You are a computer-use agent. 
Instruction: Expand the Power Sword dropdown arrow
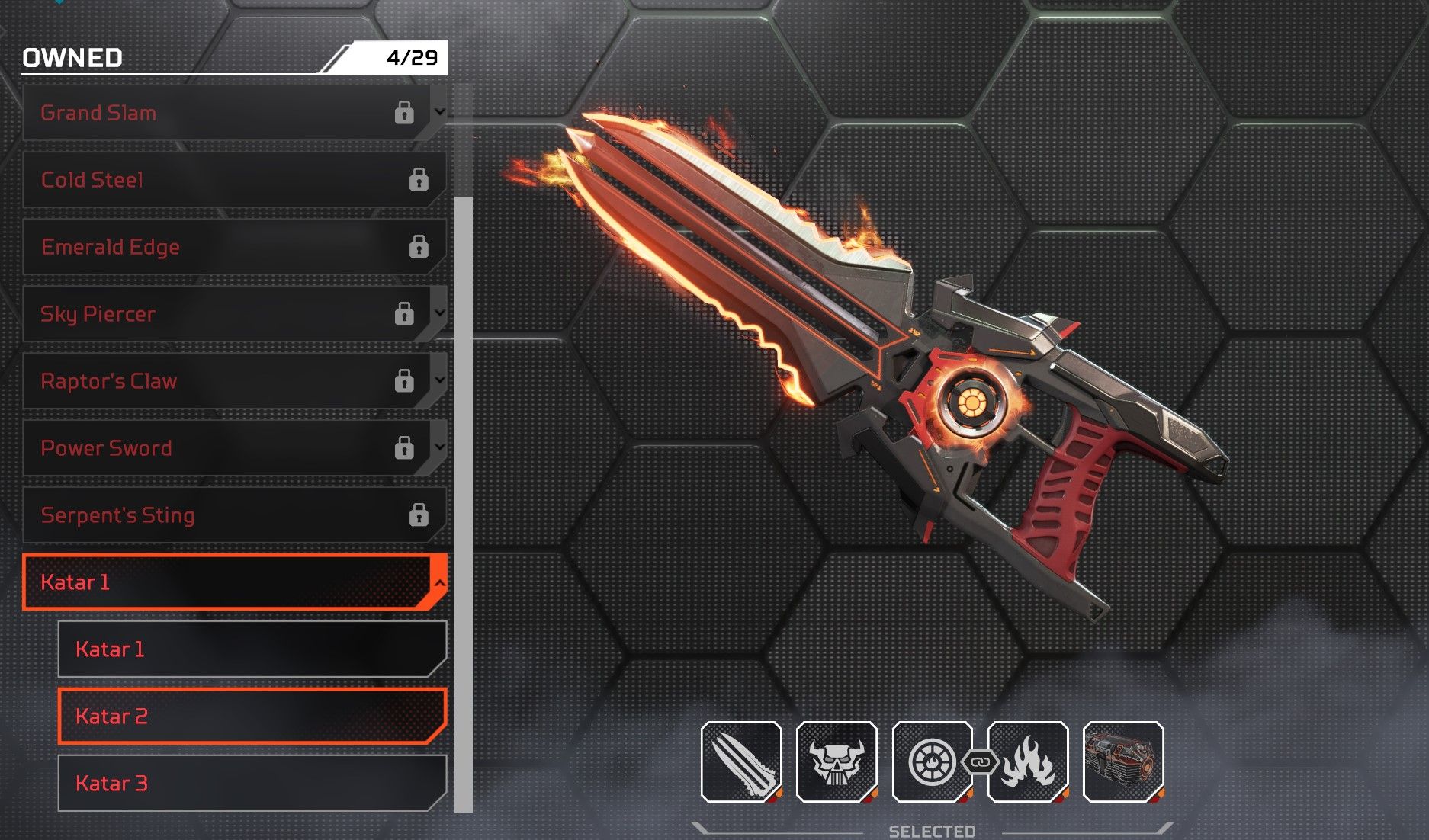coord(439,447)
